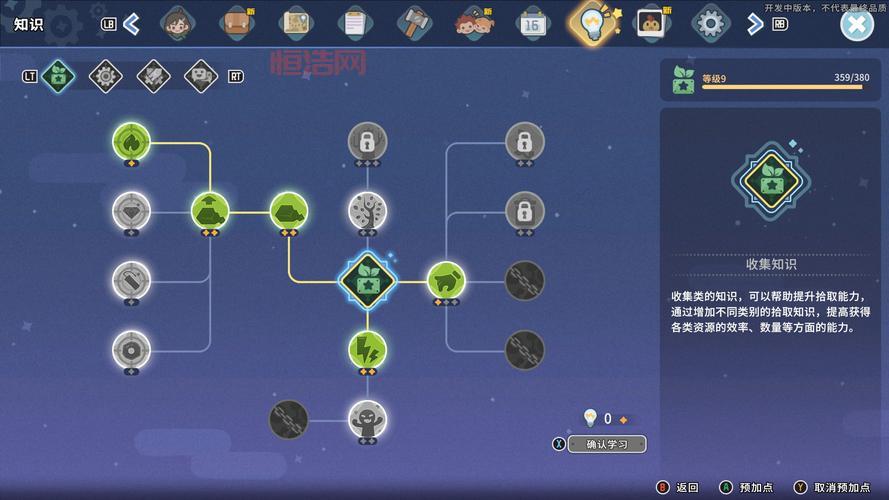Select the green lightning bolt knowledge node

pos(367,349)
